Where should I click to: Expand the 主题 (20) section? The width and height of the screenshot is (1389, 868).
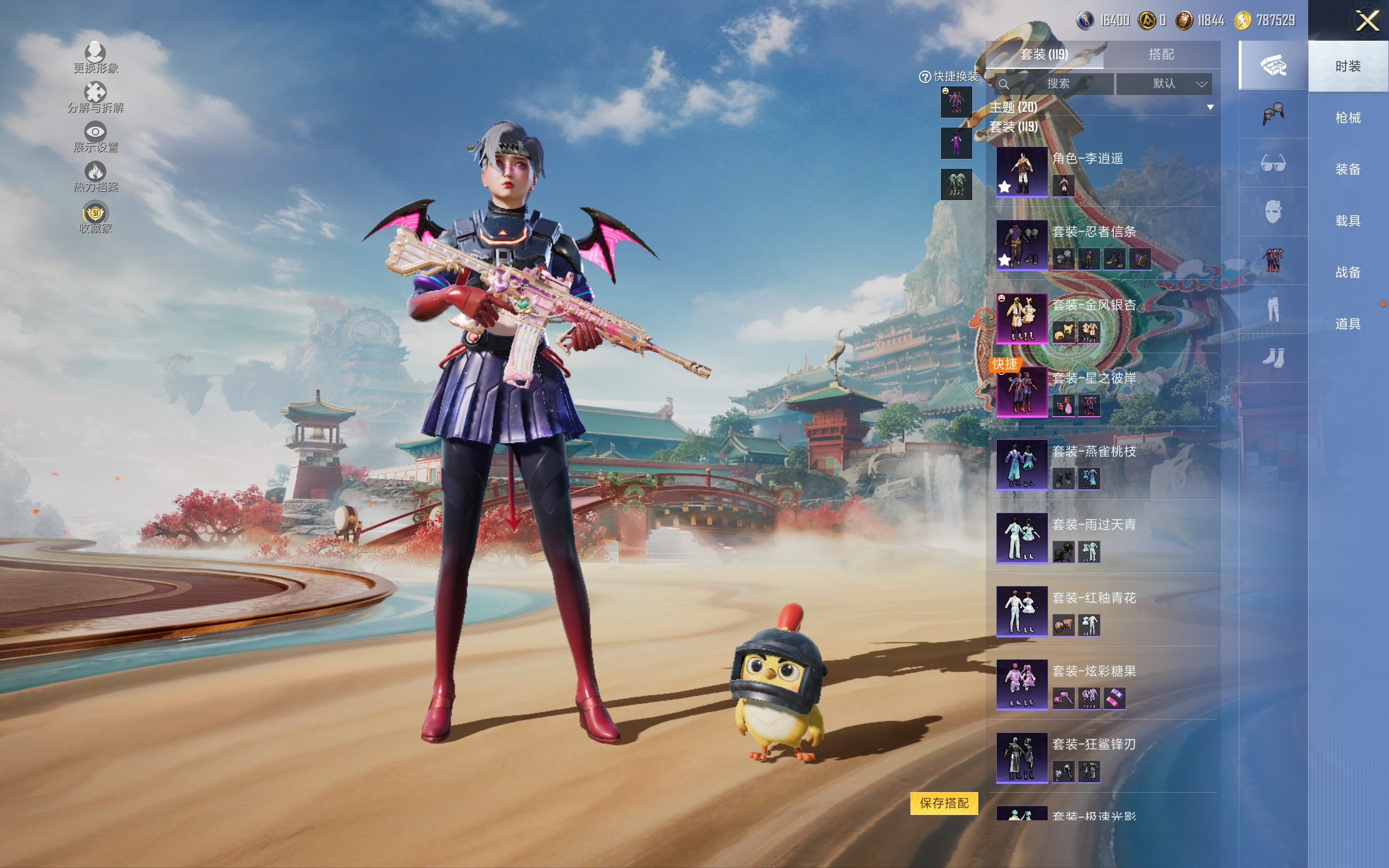(x=1210, y=107)
